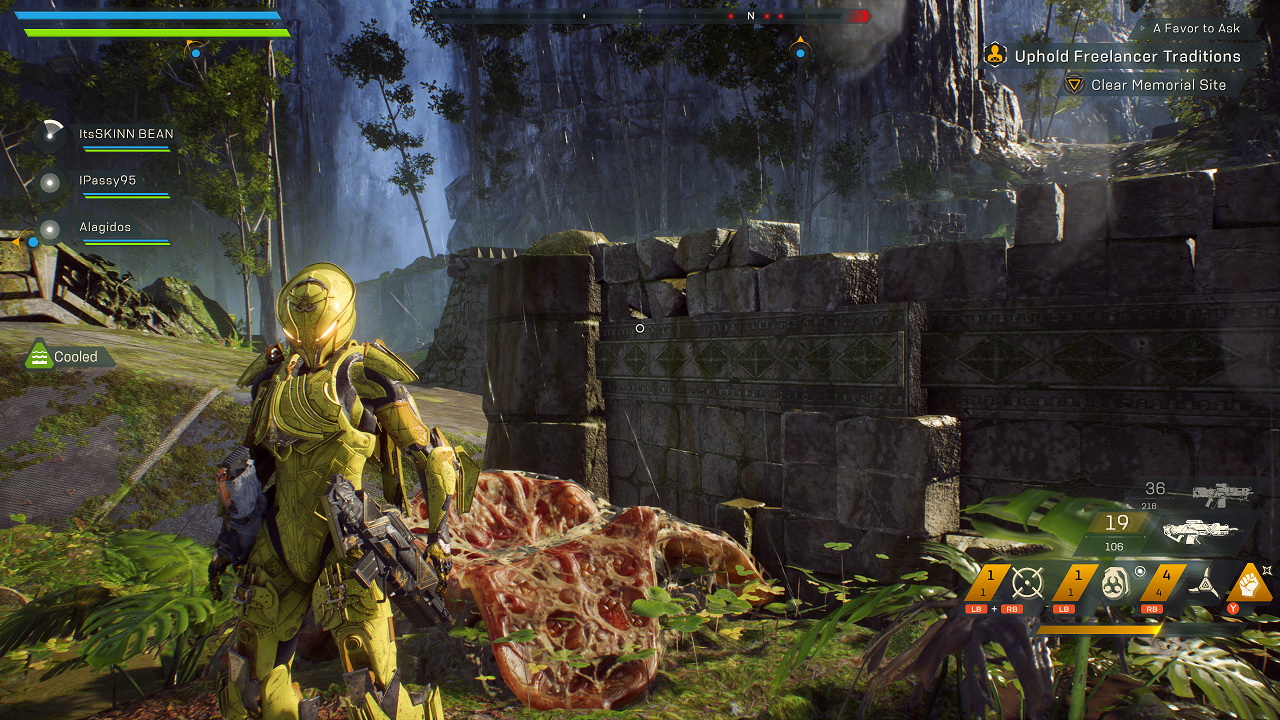Screen dimensions: 1280x720
Task: Use the grenade ability icon
Action: pos(1115,582)
